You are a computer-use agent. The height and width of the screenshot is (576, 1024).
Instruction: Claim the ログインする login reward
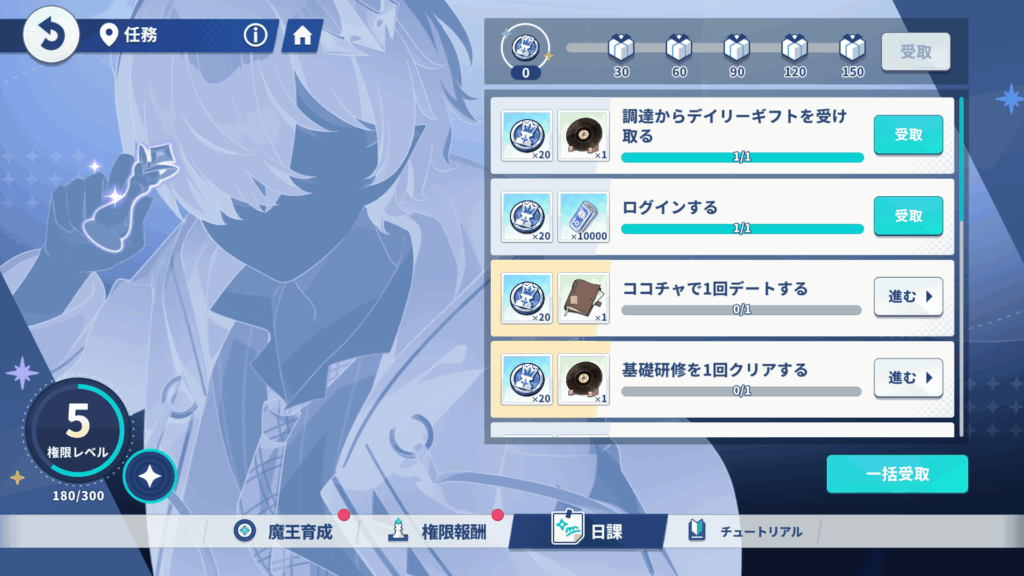tap(908, 216)
